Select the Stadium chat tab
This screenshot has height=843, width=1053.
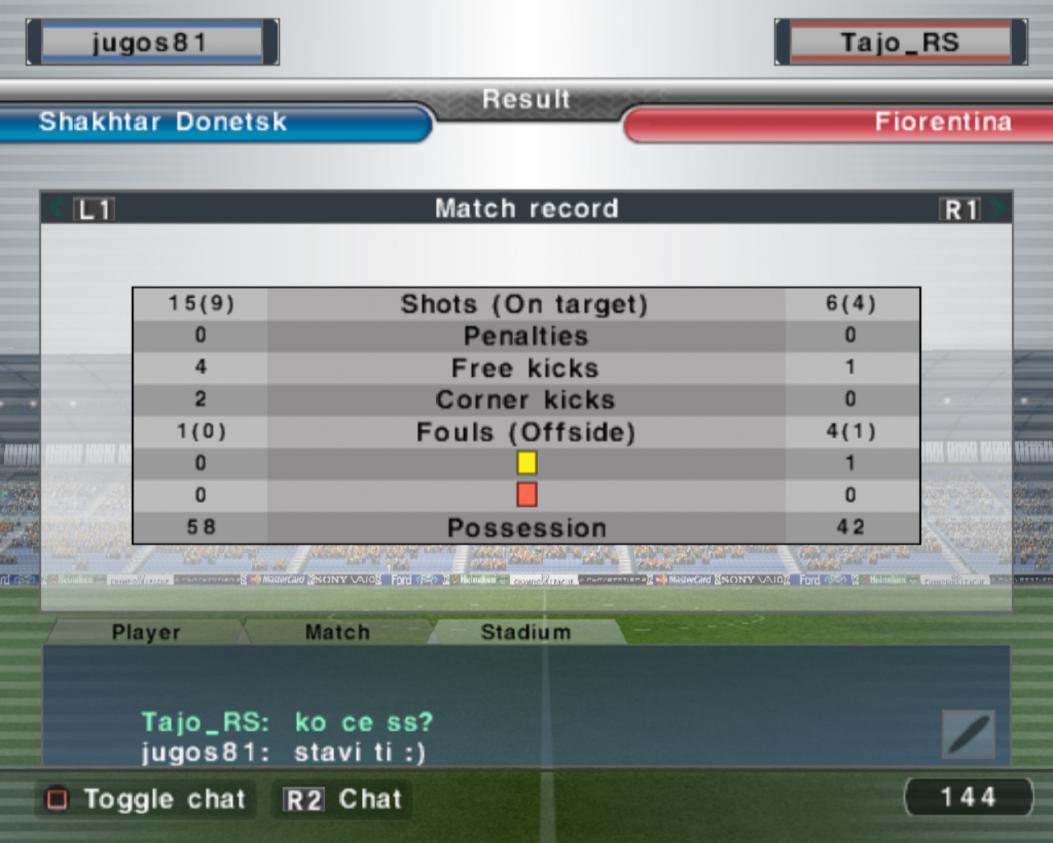pyautogui.click(x=526, y=632)
